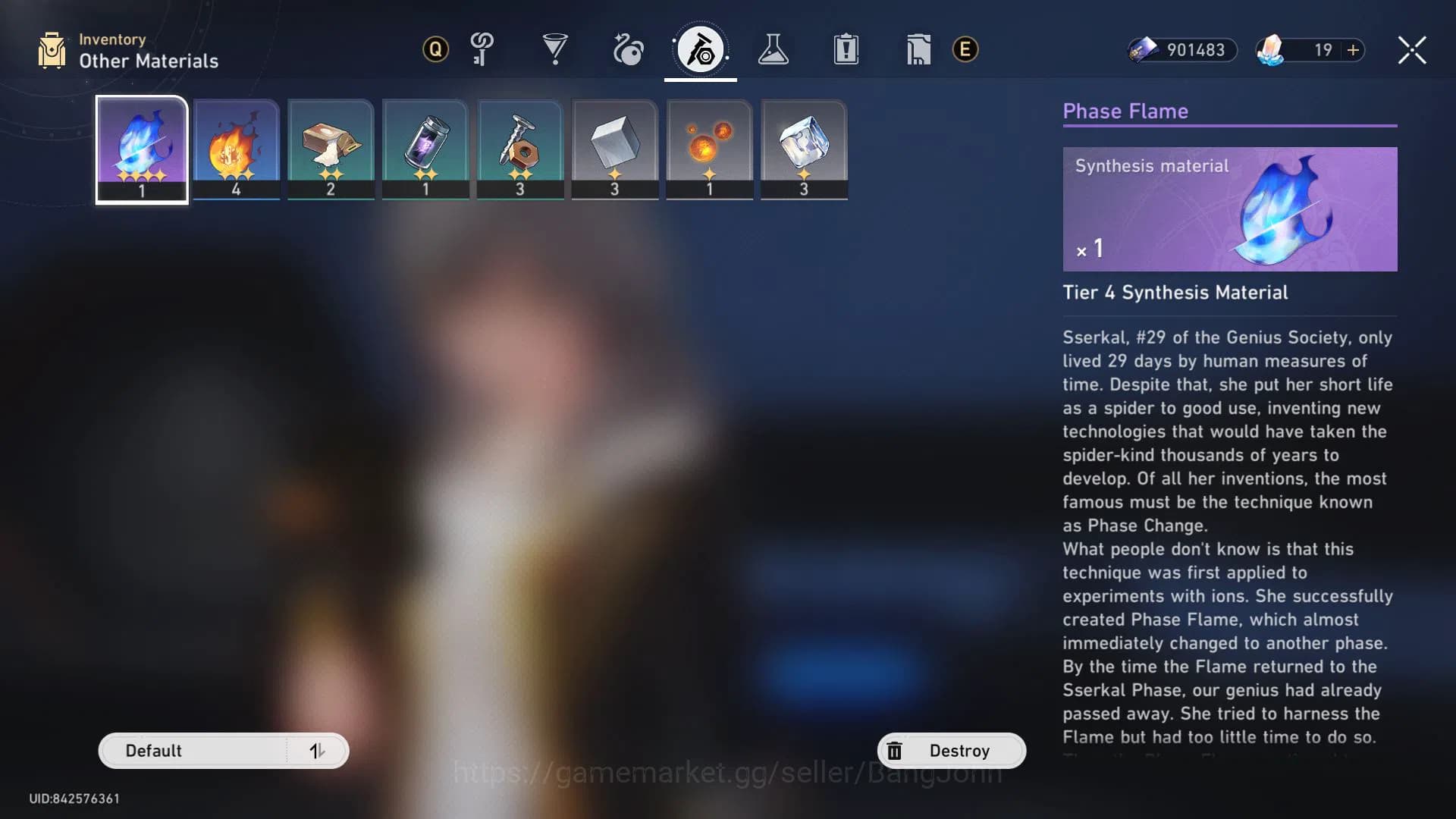Select the swan-shaped consumables category icon
The width and height of the screenshot is (1456, 819).
pos(627,50)
